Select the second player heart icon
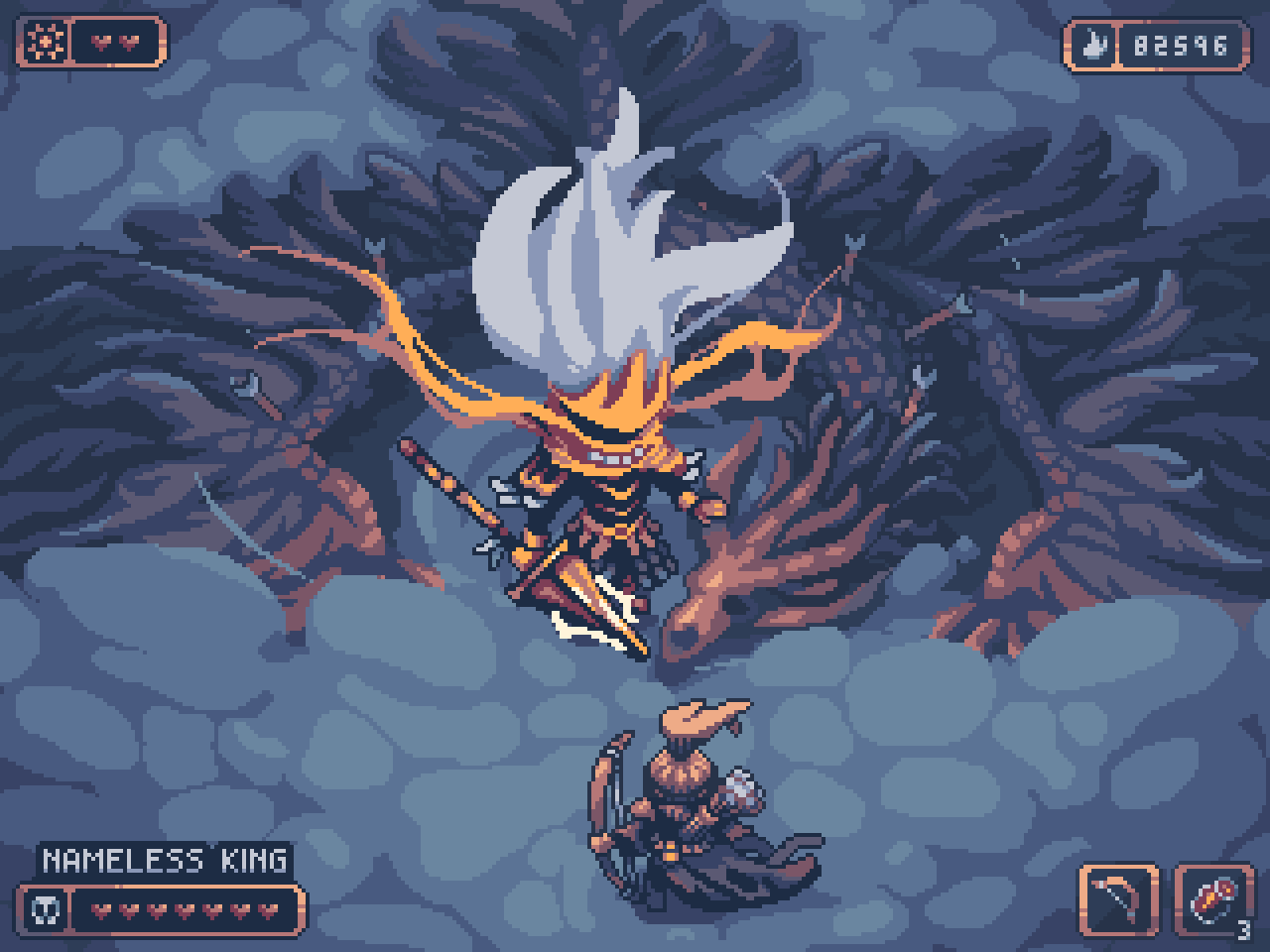1270x952 pixels. point(127,42)
